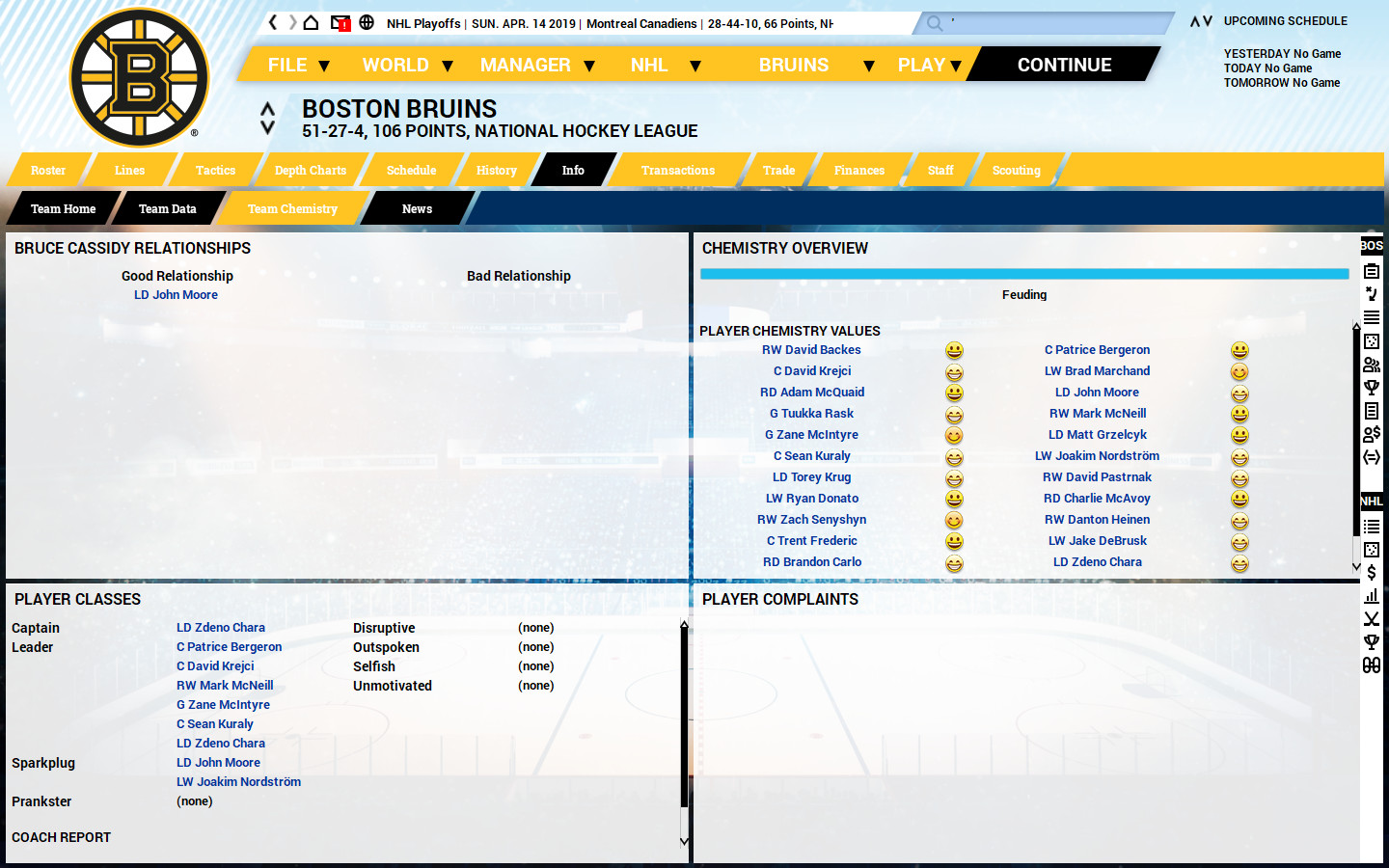Image resolution: width=1389 pixels, height=868 pixels.
Task: Open the NHL dollar-sign salaries icon
Action: point(1372,571)
